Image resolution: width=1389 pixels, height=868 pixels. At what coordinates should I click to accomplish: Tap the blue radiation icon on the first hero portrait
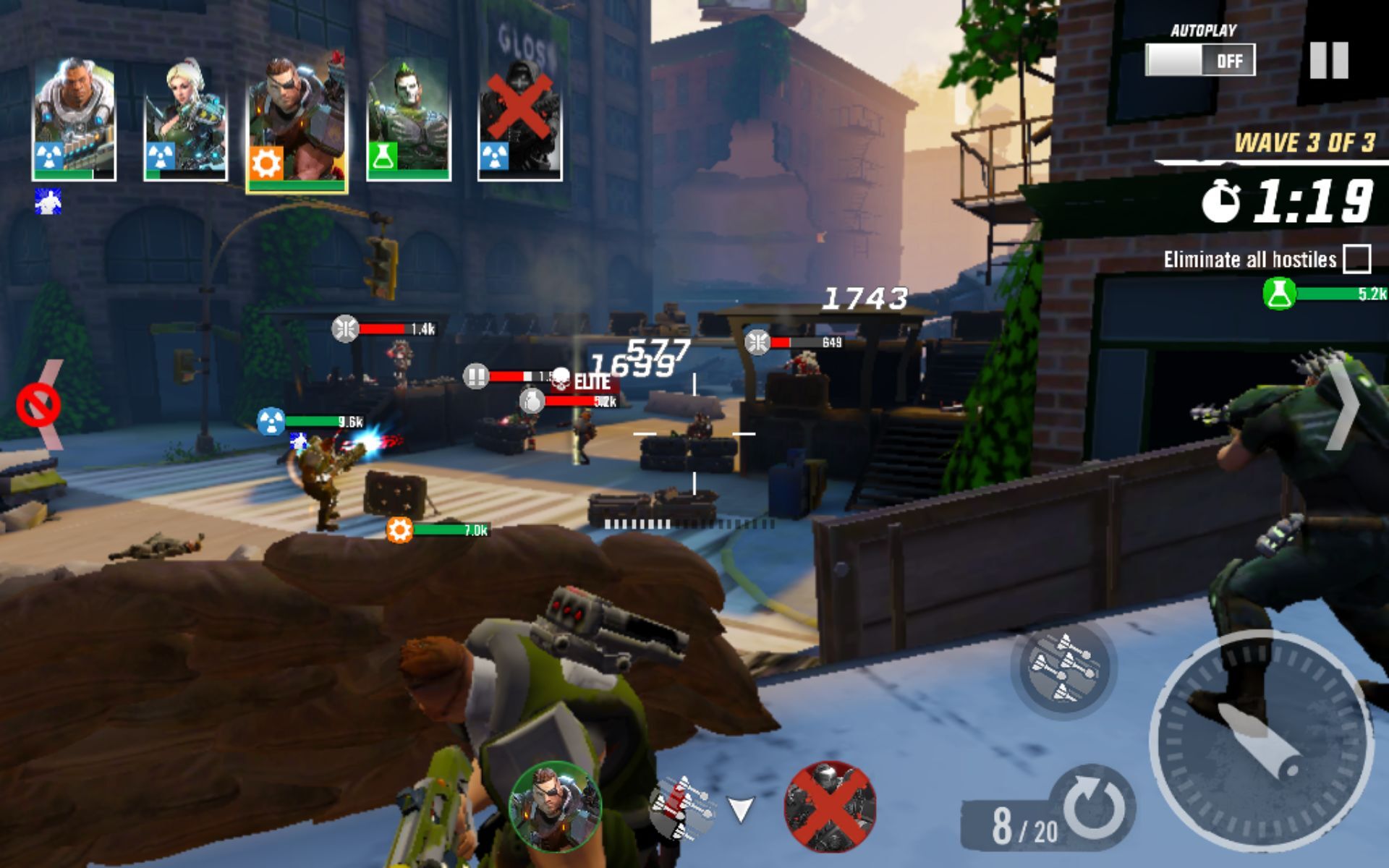[x=48, y=154]
